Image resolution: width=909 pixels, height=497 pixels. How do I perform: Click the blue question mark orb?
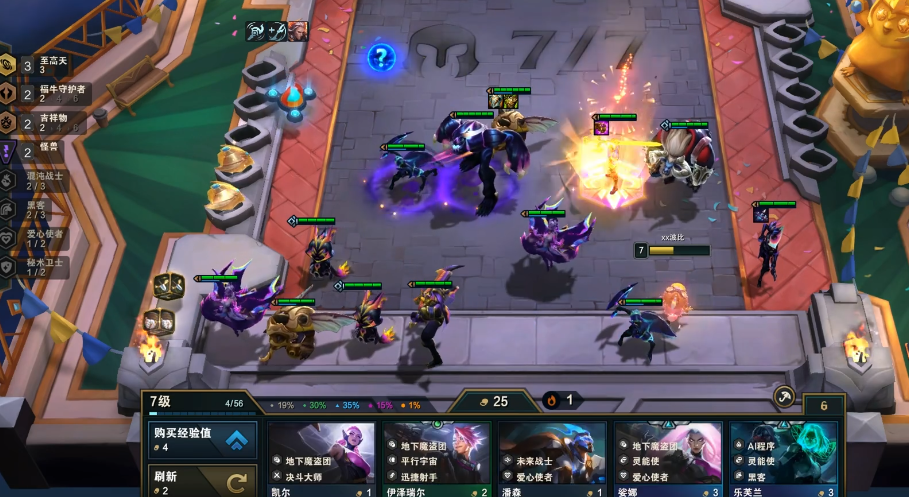(x=381, y=56)
